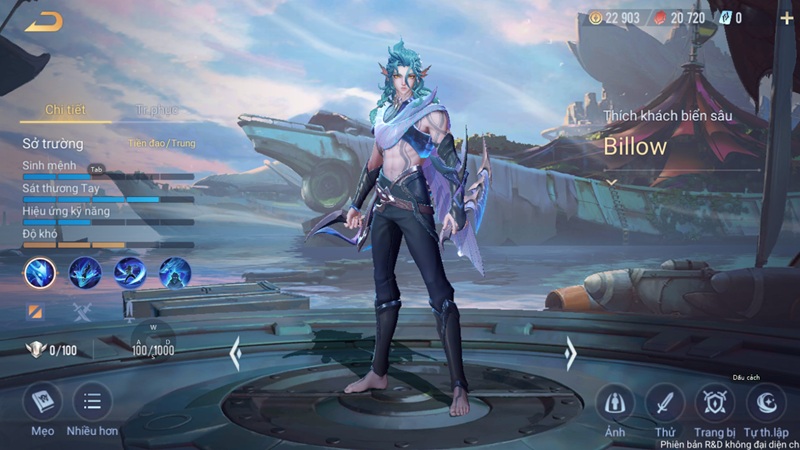800x450 pixels.
Task: Switch to the Chi tiết tab
Action: pos(66,110)
